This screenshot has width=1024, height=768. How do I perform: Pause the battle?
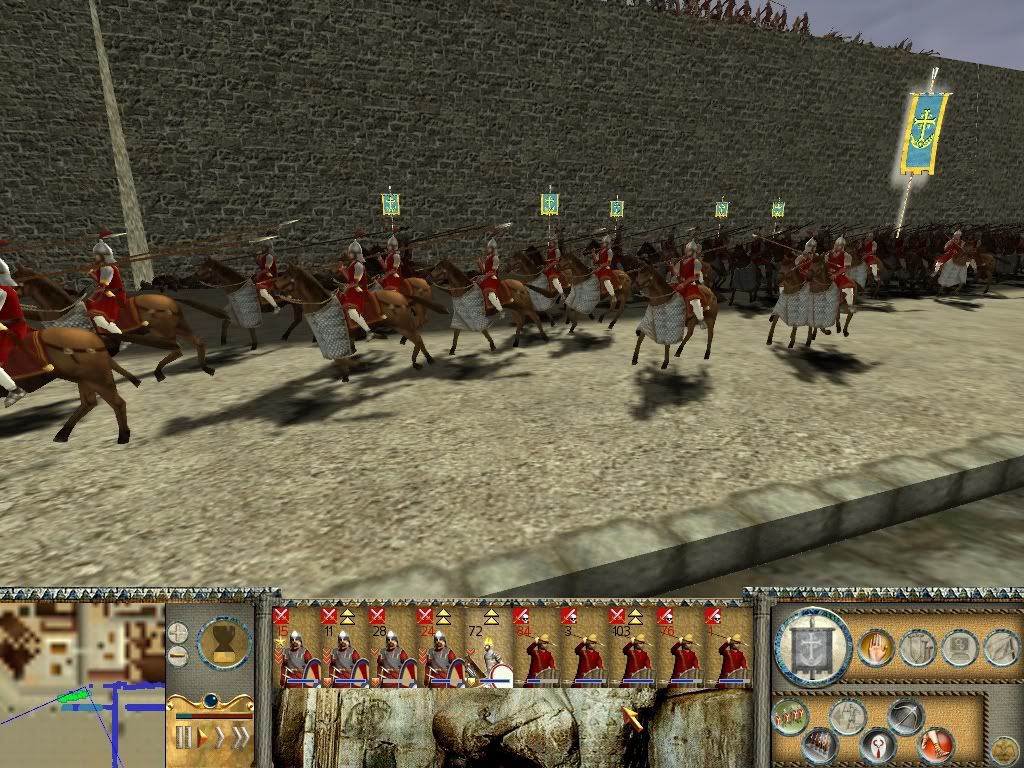(183, 738)
